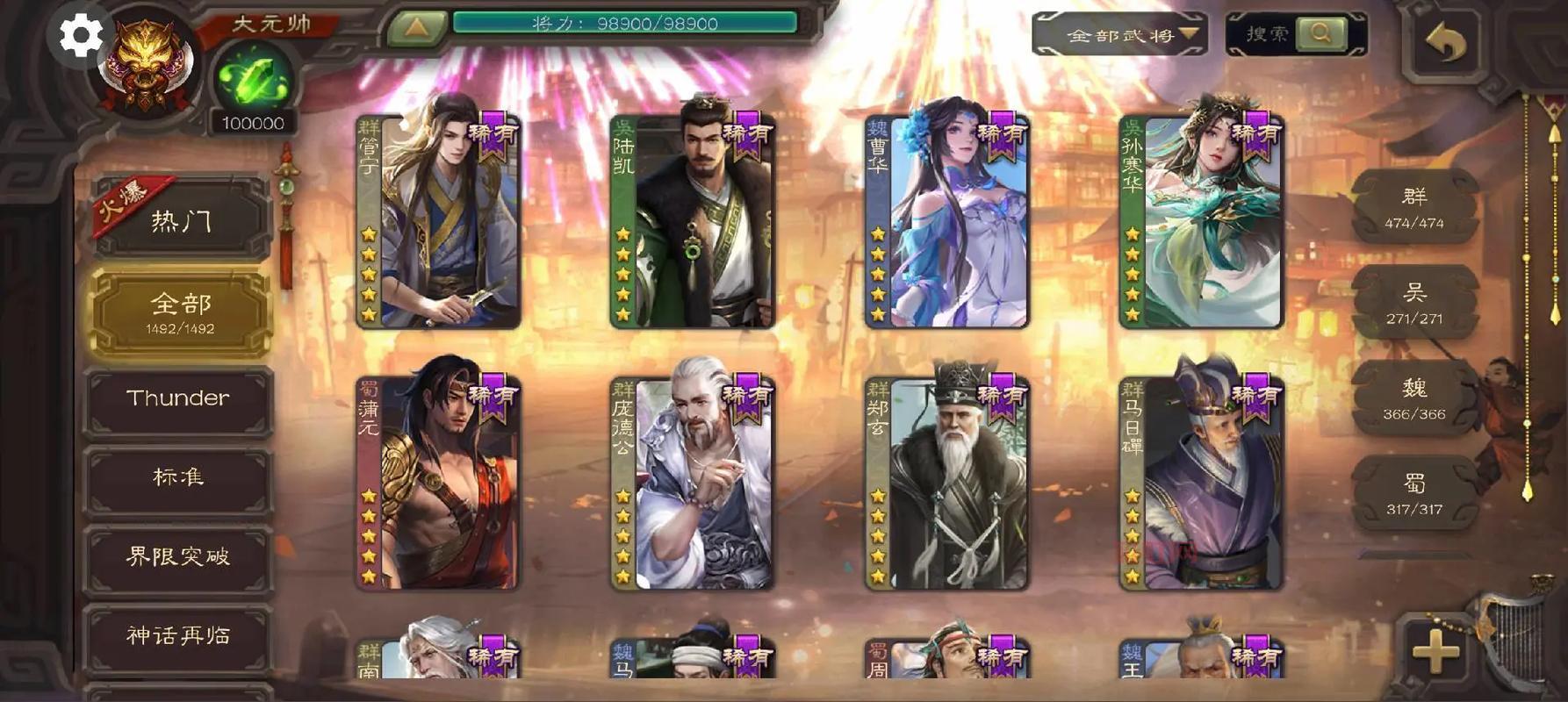Show the 神话再临 category tab
Screen dimensions: 1568x702
[x=178, y=635]
